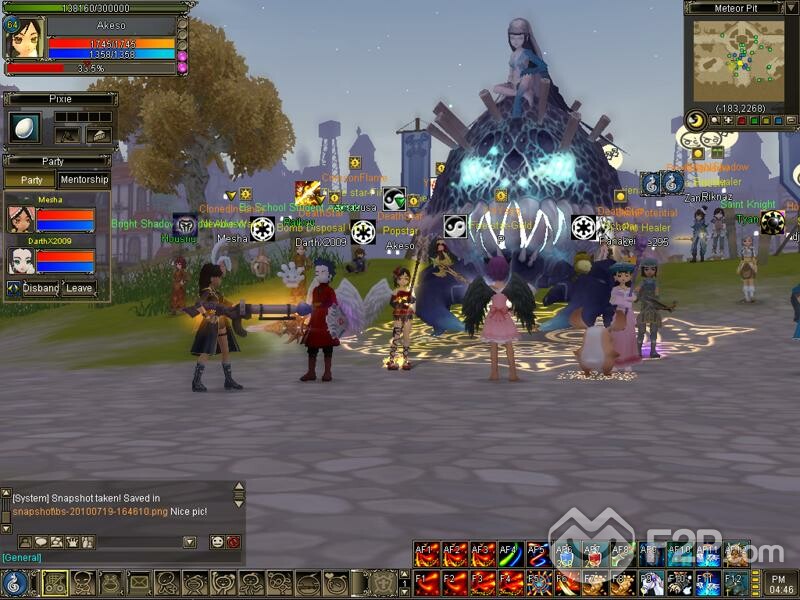Open the mail envelope menu
The image size is (800, 600).
(139, 582)
